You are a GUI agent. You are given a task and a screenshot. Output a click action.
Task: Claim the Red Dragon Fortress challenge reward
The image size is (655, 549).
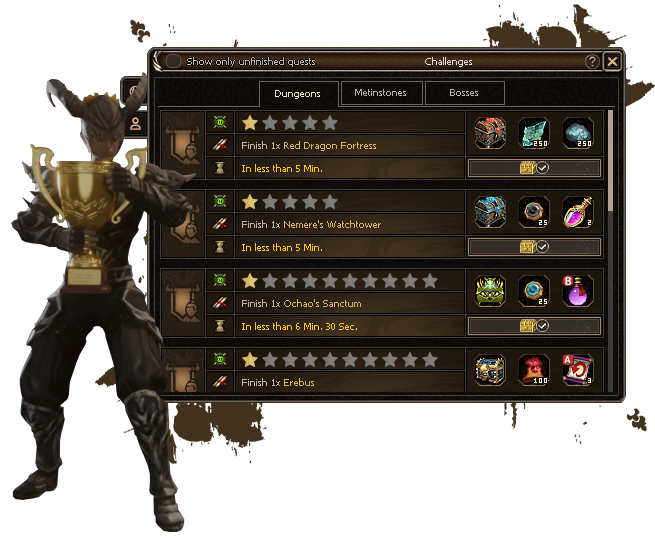click(x=534, y=168)
